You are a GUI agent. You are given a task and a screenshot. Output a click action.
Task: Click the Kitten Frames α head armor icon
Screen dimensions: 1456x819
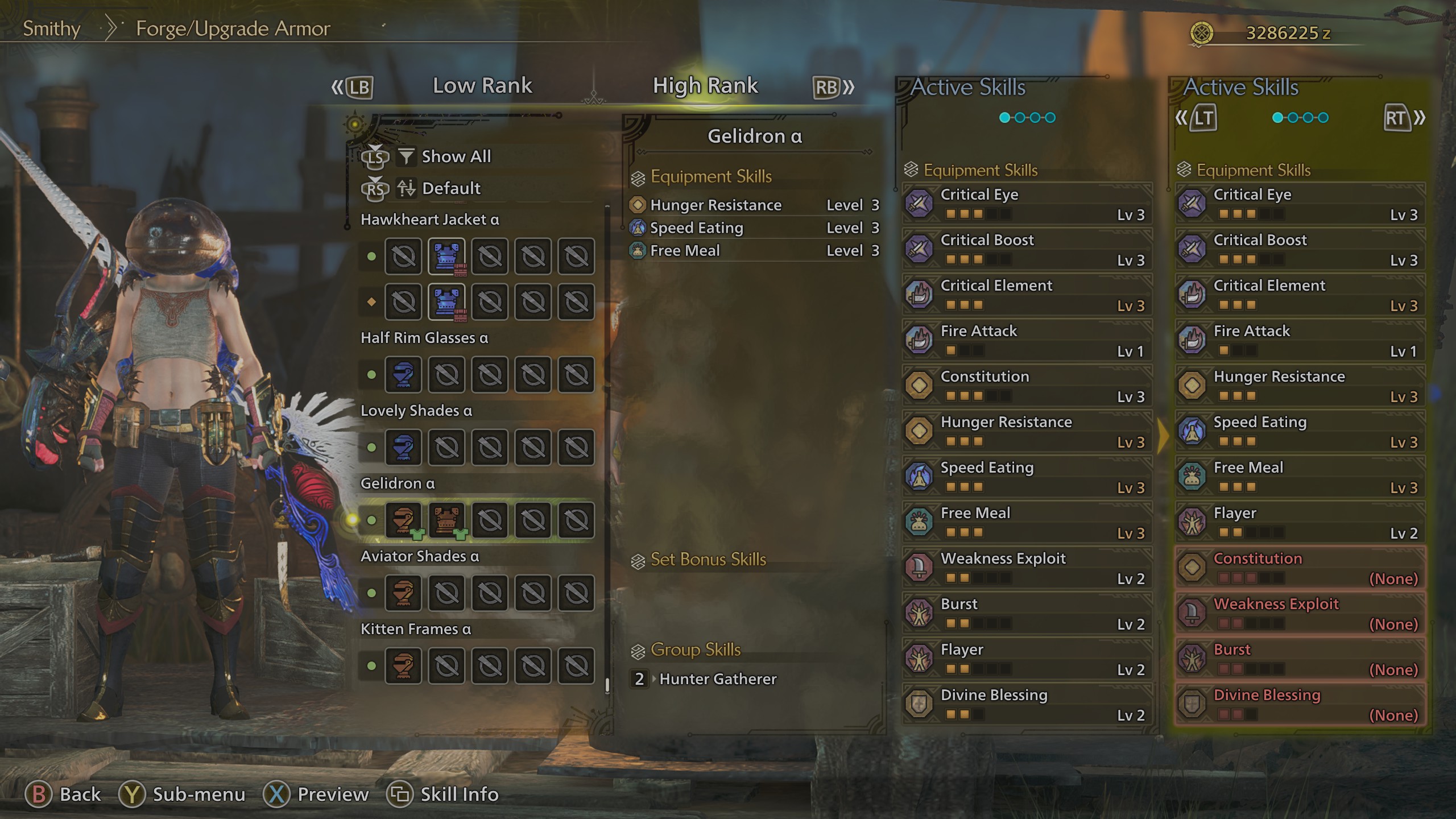(403, 665)
